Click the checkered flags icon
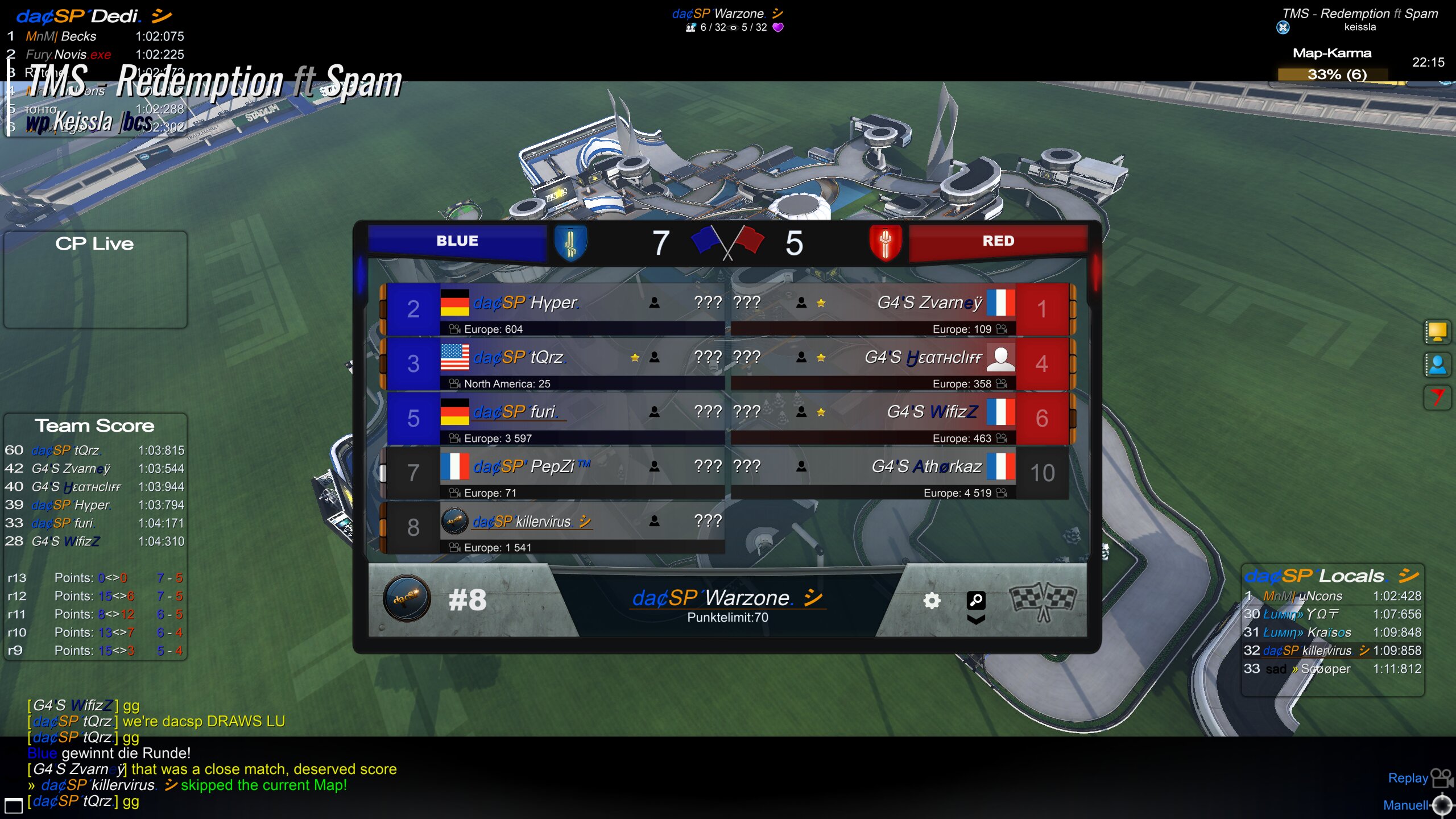Screen dimensions: 1456x819 click(1043, 601)
